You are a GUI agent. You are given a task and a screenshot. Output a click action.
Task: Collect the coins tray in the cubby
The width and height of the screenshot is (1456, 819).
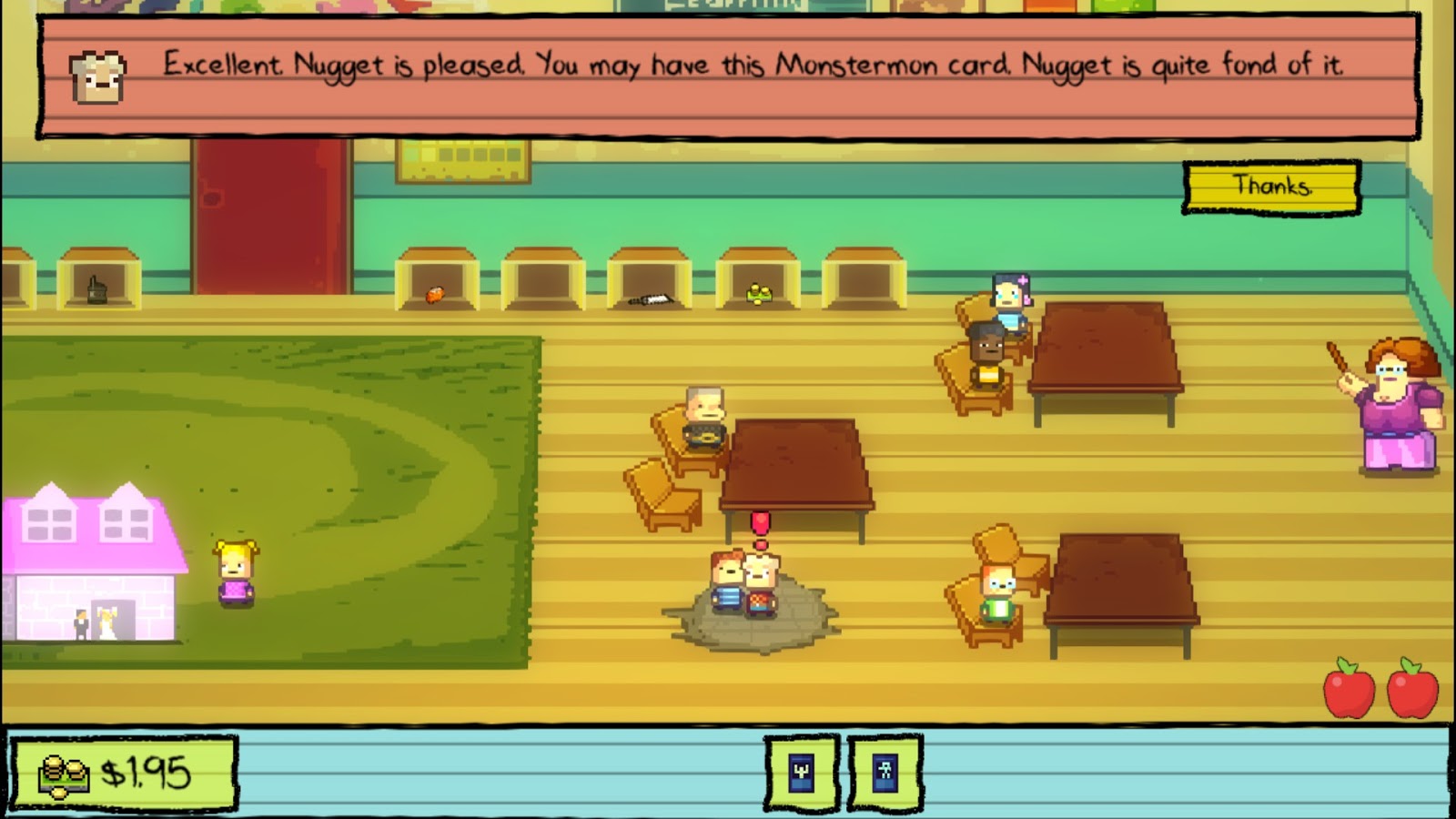point(757,293)
